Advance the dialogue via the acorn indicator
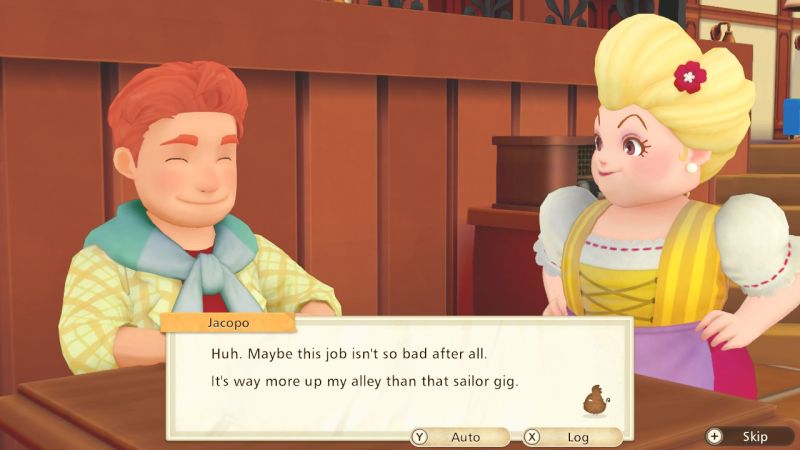 (x=597, y=399)
